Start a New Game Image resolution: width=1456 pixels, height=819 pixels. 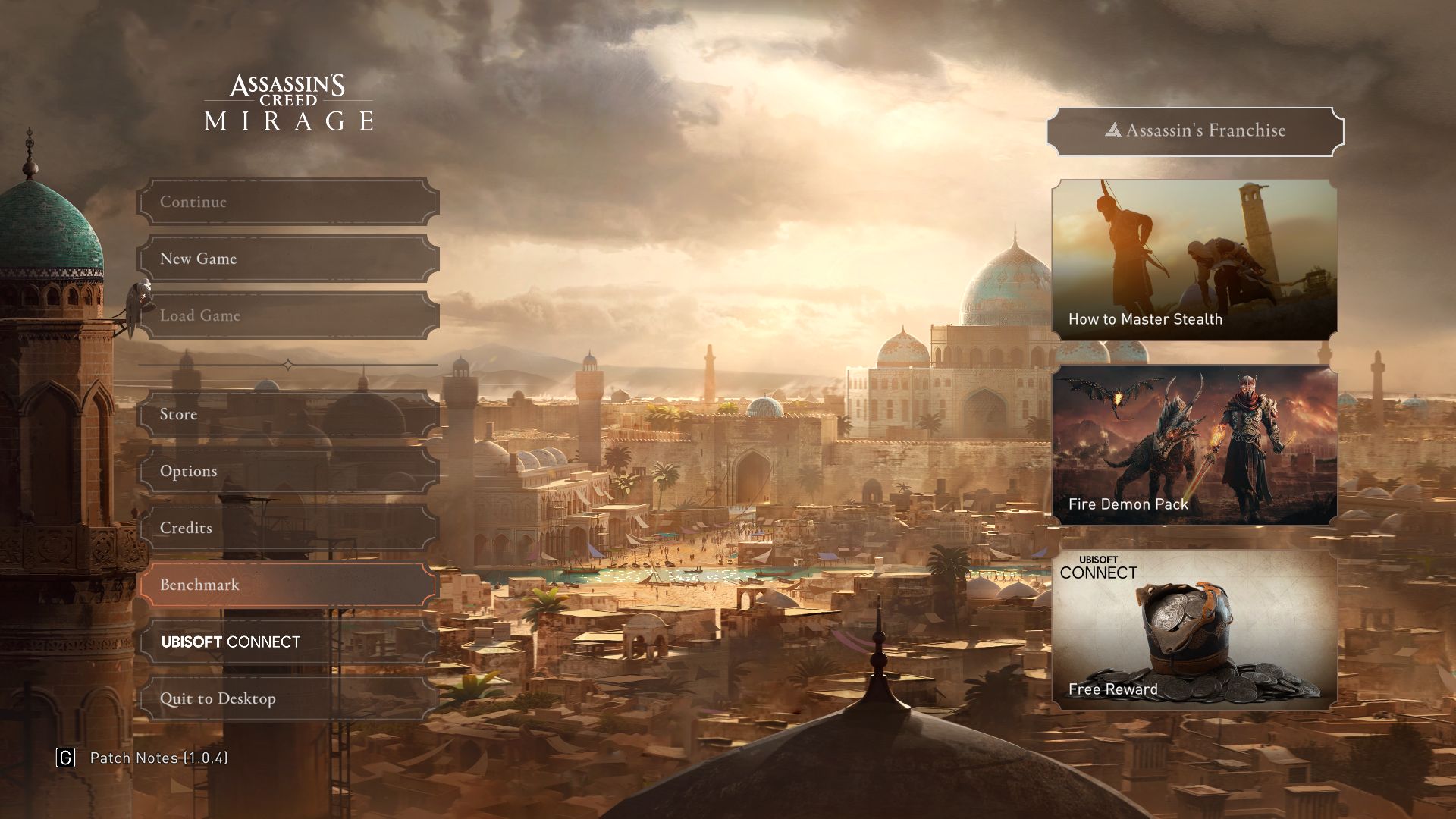tap(288, 259)
